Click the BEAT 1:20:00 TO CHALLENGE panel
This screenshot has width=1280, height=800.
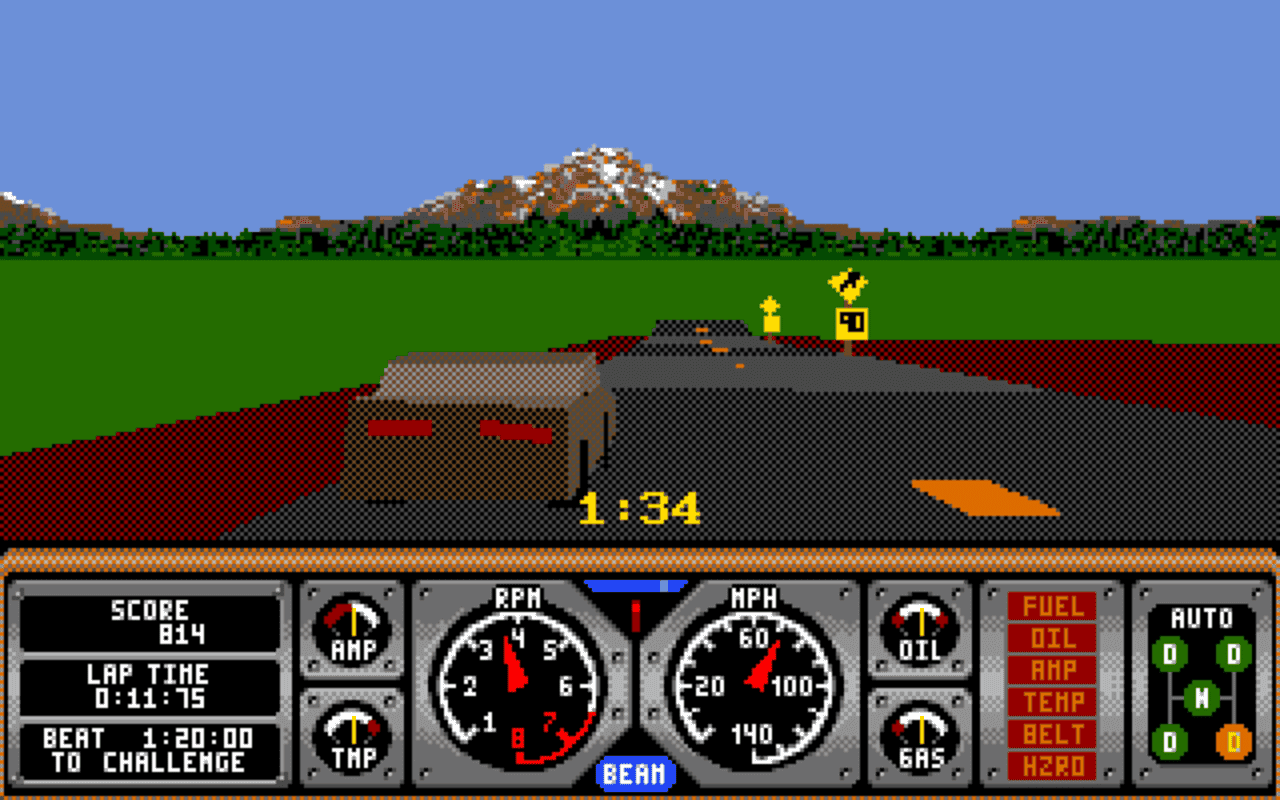click(150, 748)
